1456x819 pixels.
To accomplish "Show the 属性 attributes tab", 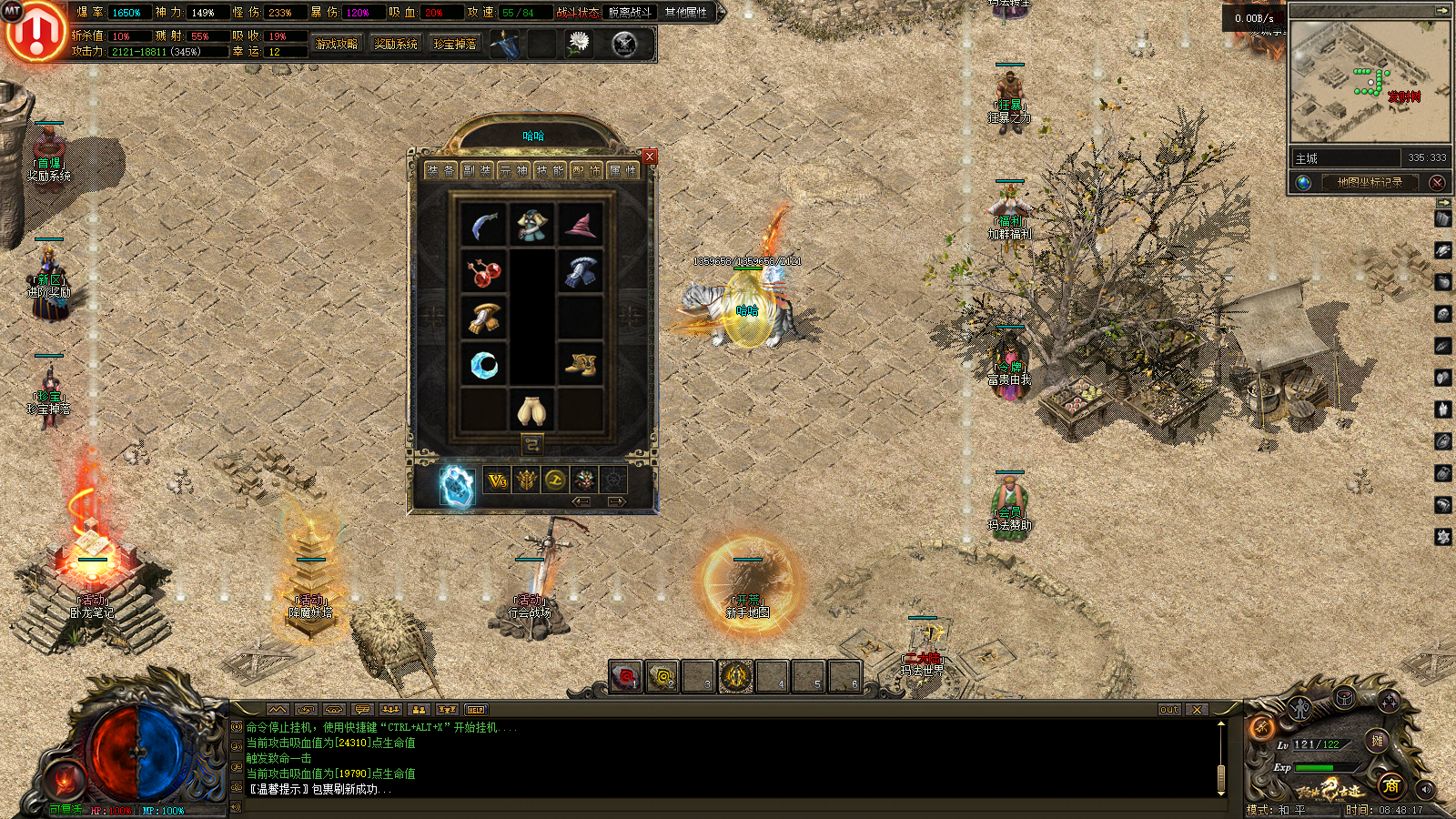I will coord(622,170).
